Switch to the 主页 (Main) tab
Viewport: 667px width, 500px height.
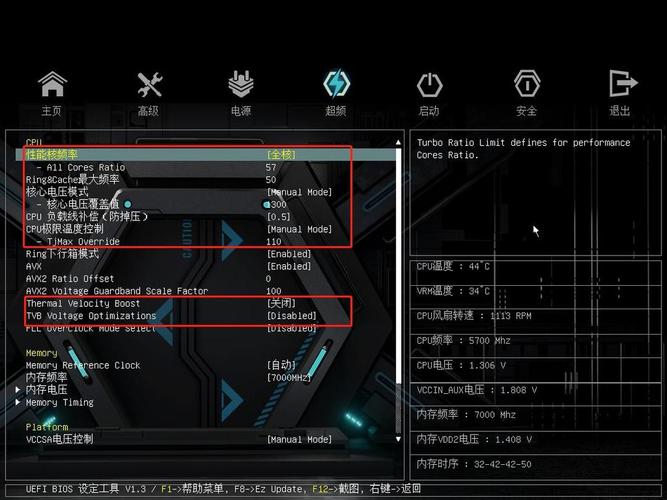click(52, 93)
